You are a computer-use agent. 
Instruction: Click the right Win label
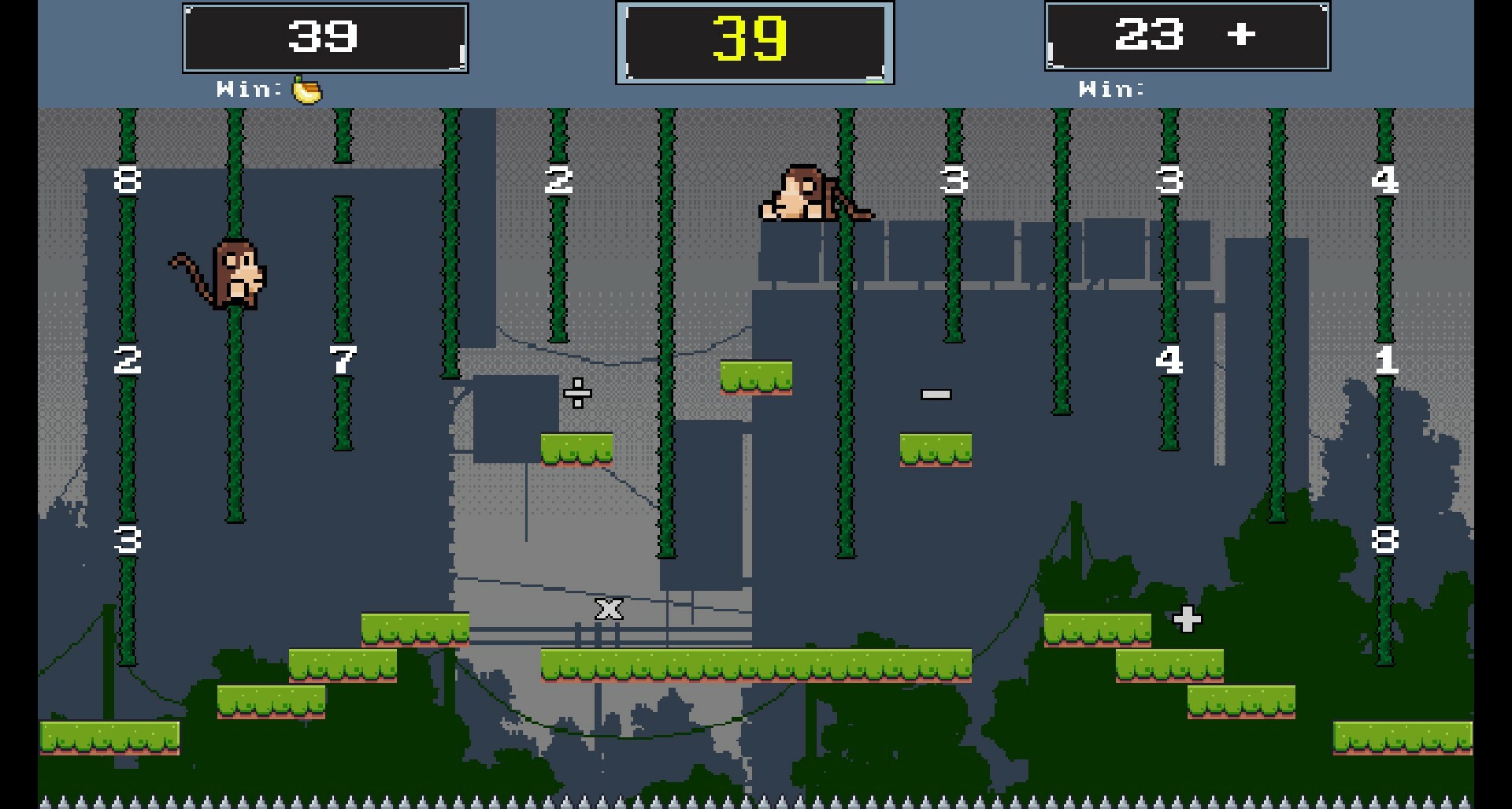coord(1112,88)
